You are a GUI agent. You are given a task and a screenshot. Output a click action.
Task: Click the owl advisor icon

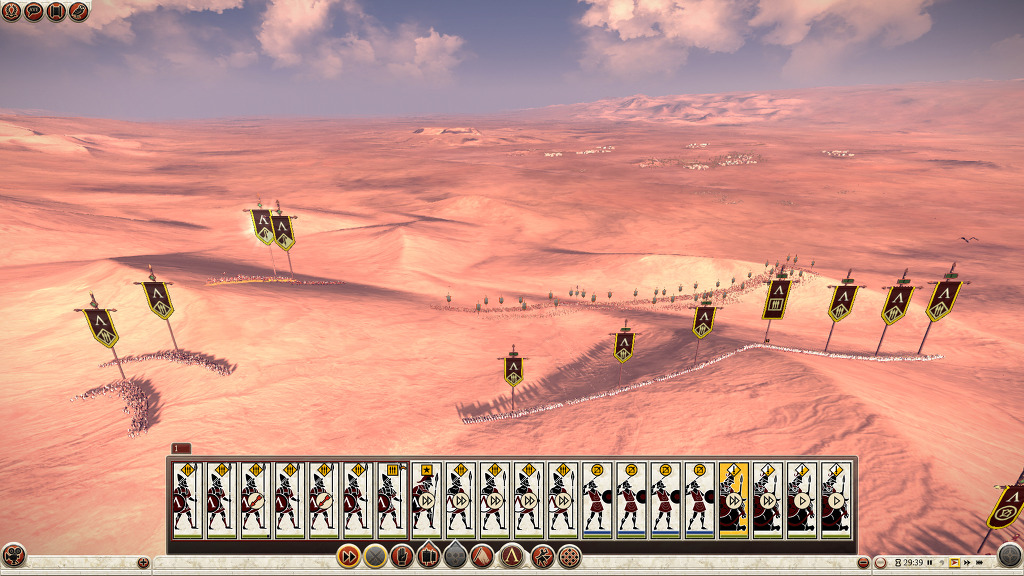[x=79, y=12]
